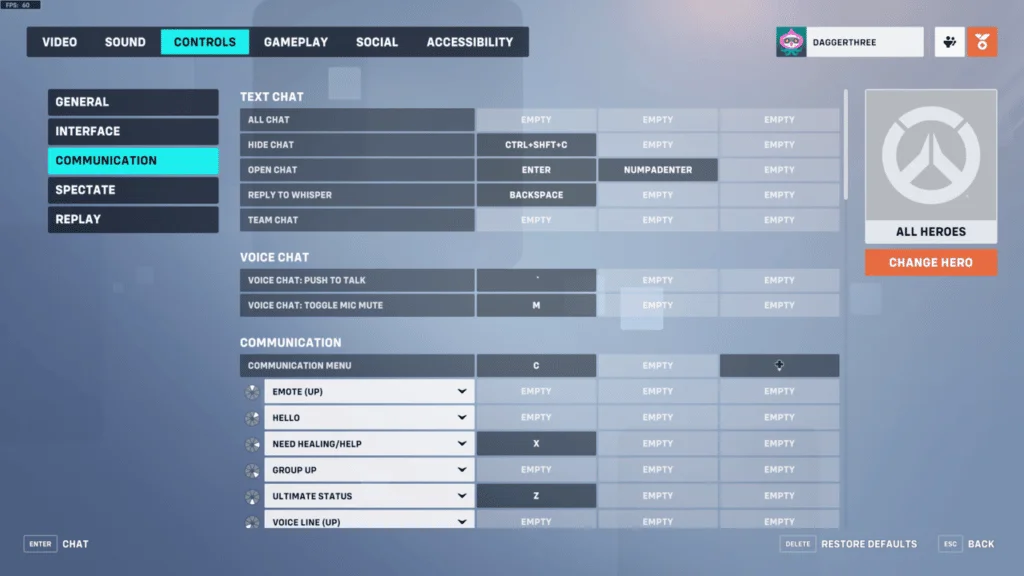
Task: Expand the Group Up dropdown
Action: 369,470
